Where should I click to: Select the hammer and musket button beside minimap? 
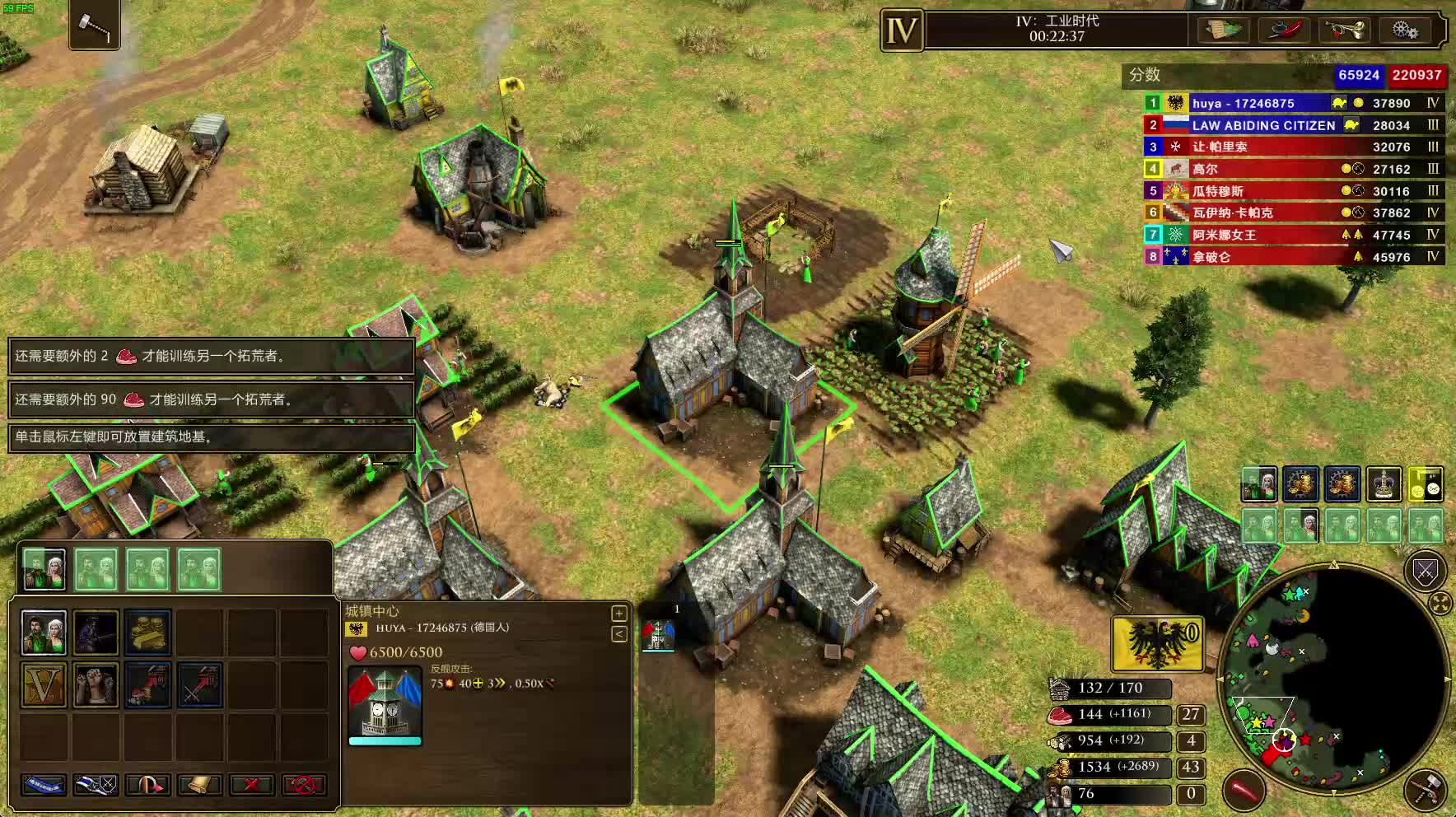click(x=1426, y=790)
